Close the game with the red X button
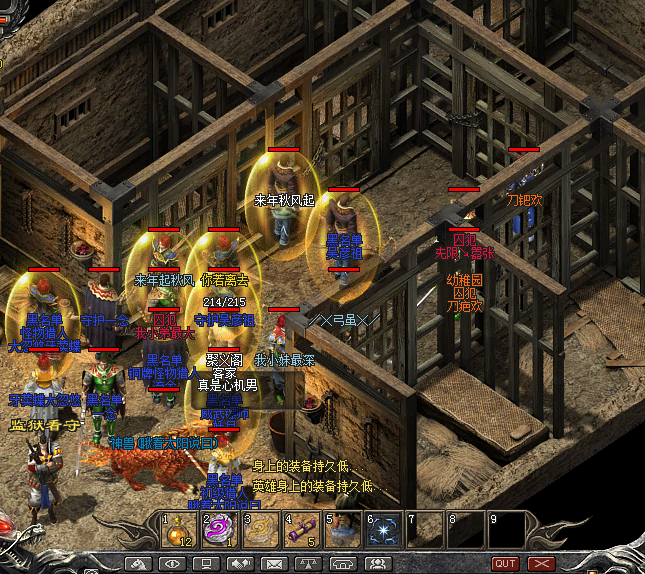Screen dimensions: 645x574 pyautogui.click(x=541, y=564)
